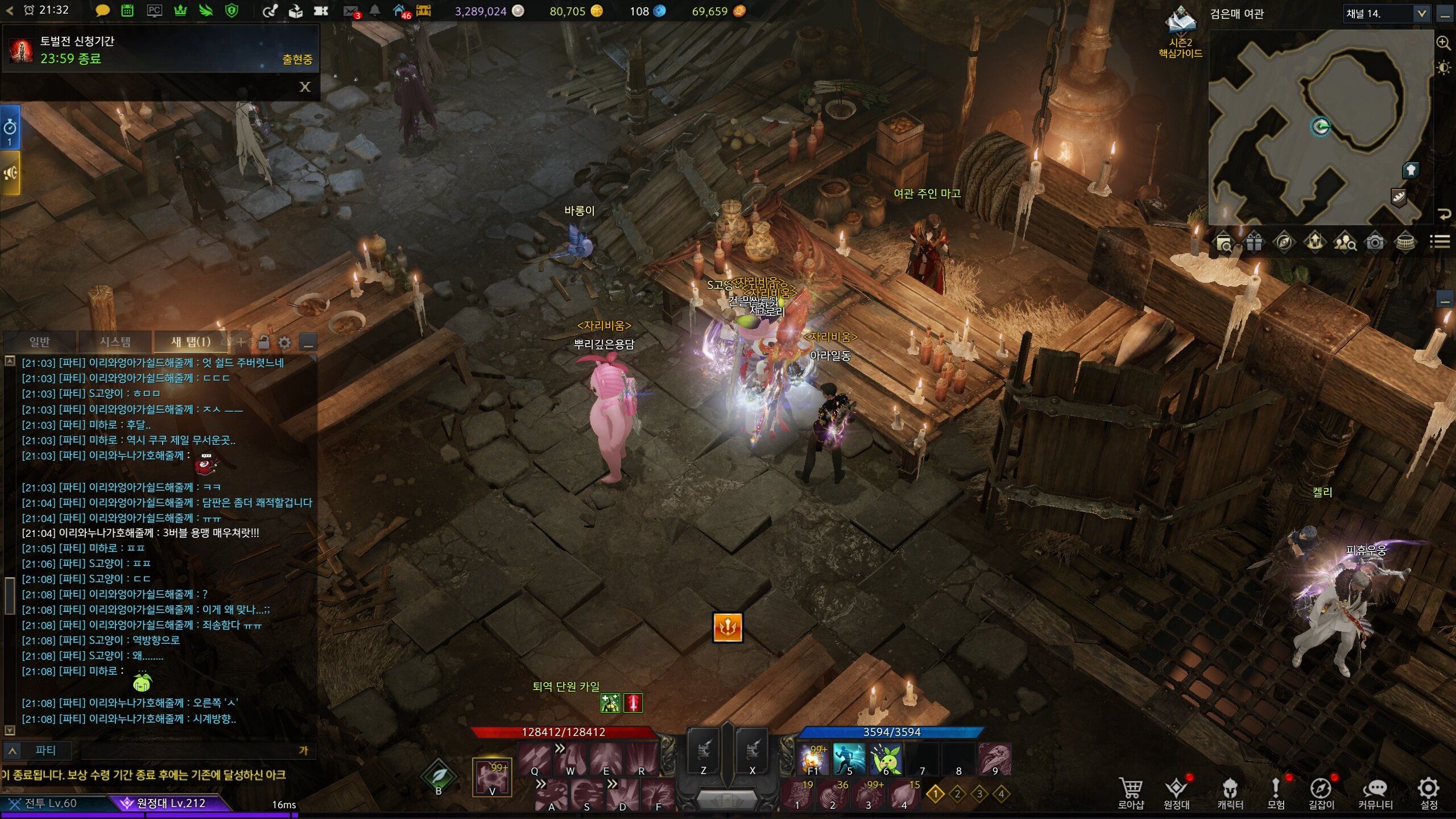1456x819 pixels.
Task: Open the 설정 settings menu
Action: coord(1429,792)
